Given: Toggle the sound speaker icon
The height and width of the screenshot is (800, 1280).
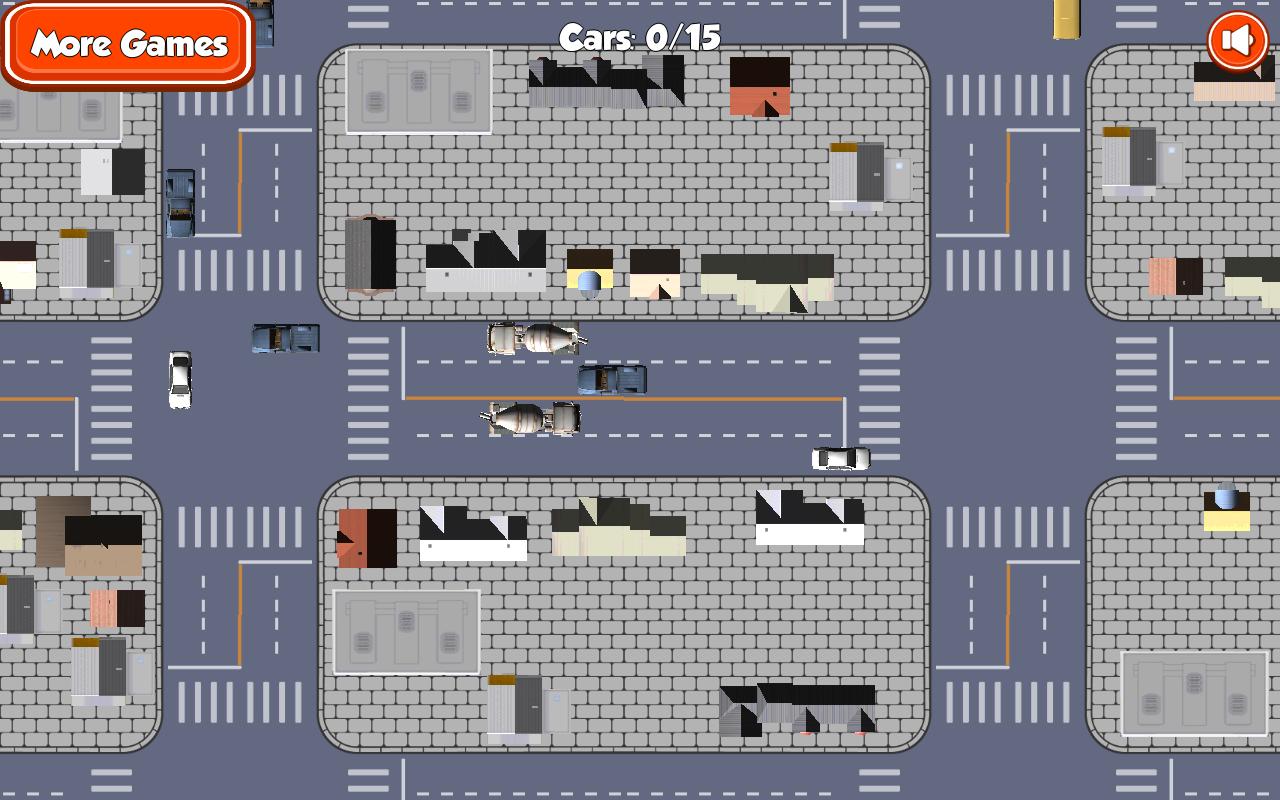Looking at the screenshot, I should 1235,40.
